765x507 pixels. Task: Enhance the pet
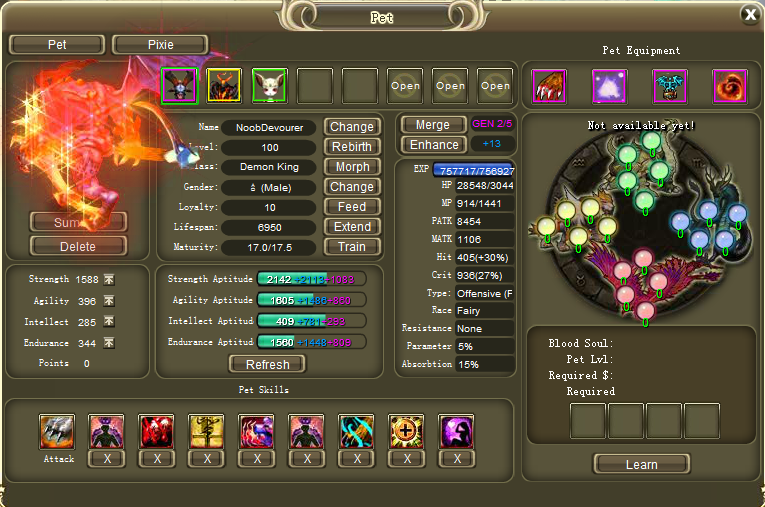[433, 145]
